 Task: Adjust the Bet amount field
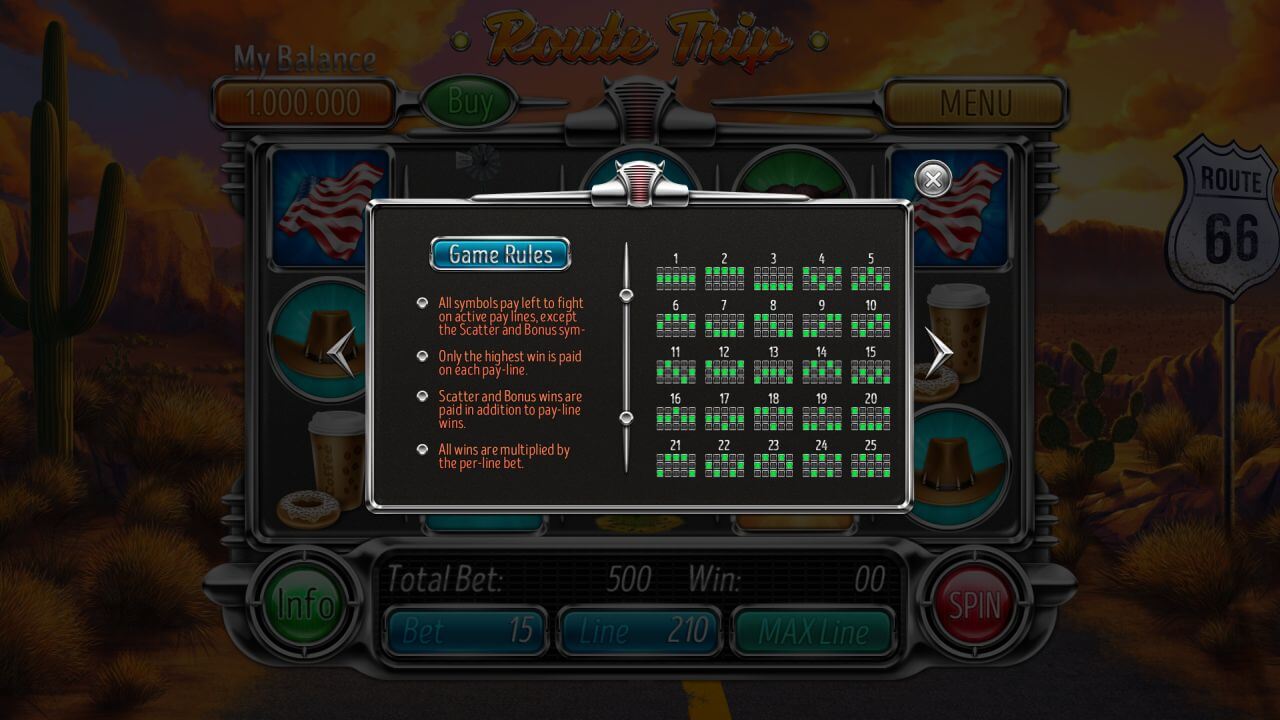[467, 631]
